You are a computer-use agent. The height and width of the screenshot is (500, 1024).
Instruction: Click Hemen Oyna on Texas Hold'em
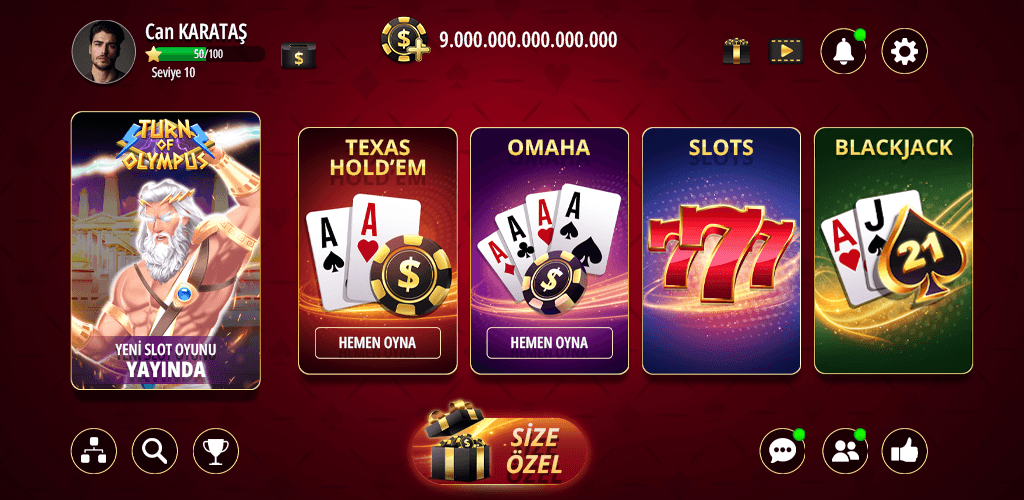pyautogui.click(x=378, y=343)
